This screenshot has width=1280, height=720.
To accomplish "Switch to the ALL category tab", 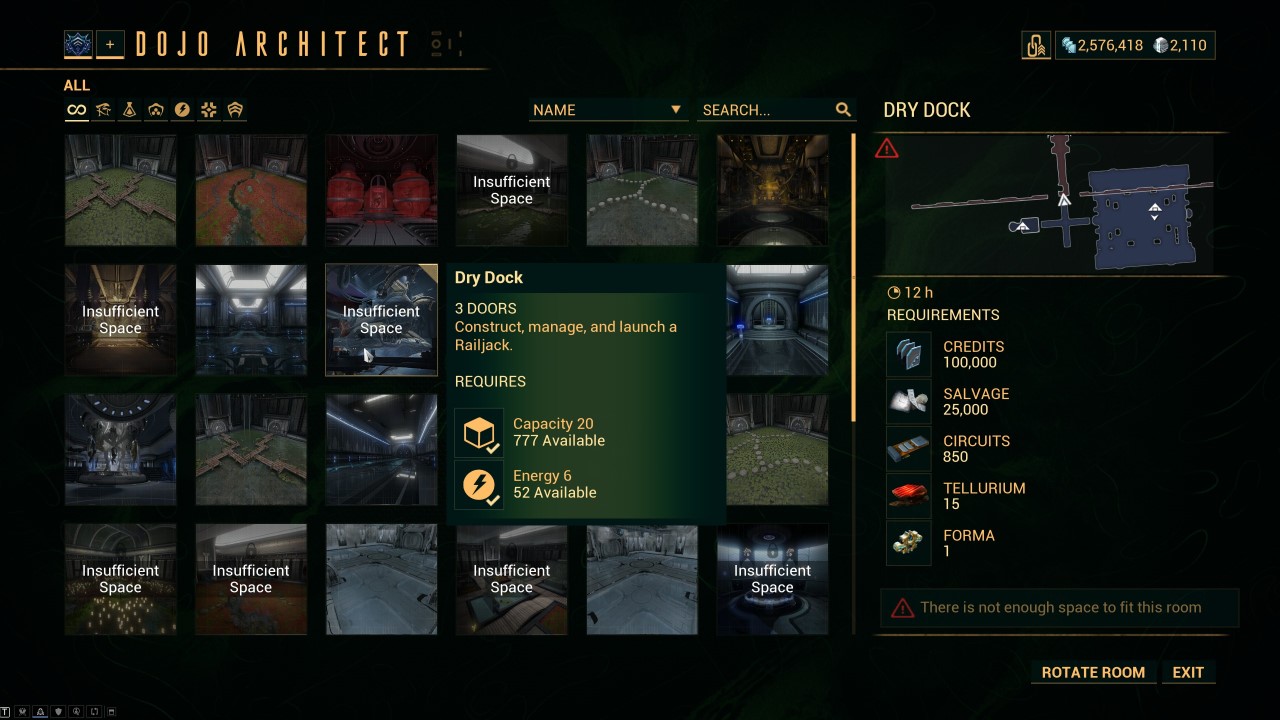I will (x=75, y=85).
